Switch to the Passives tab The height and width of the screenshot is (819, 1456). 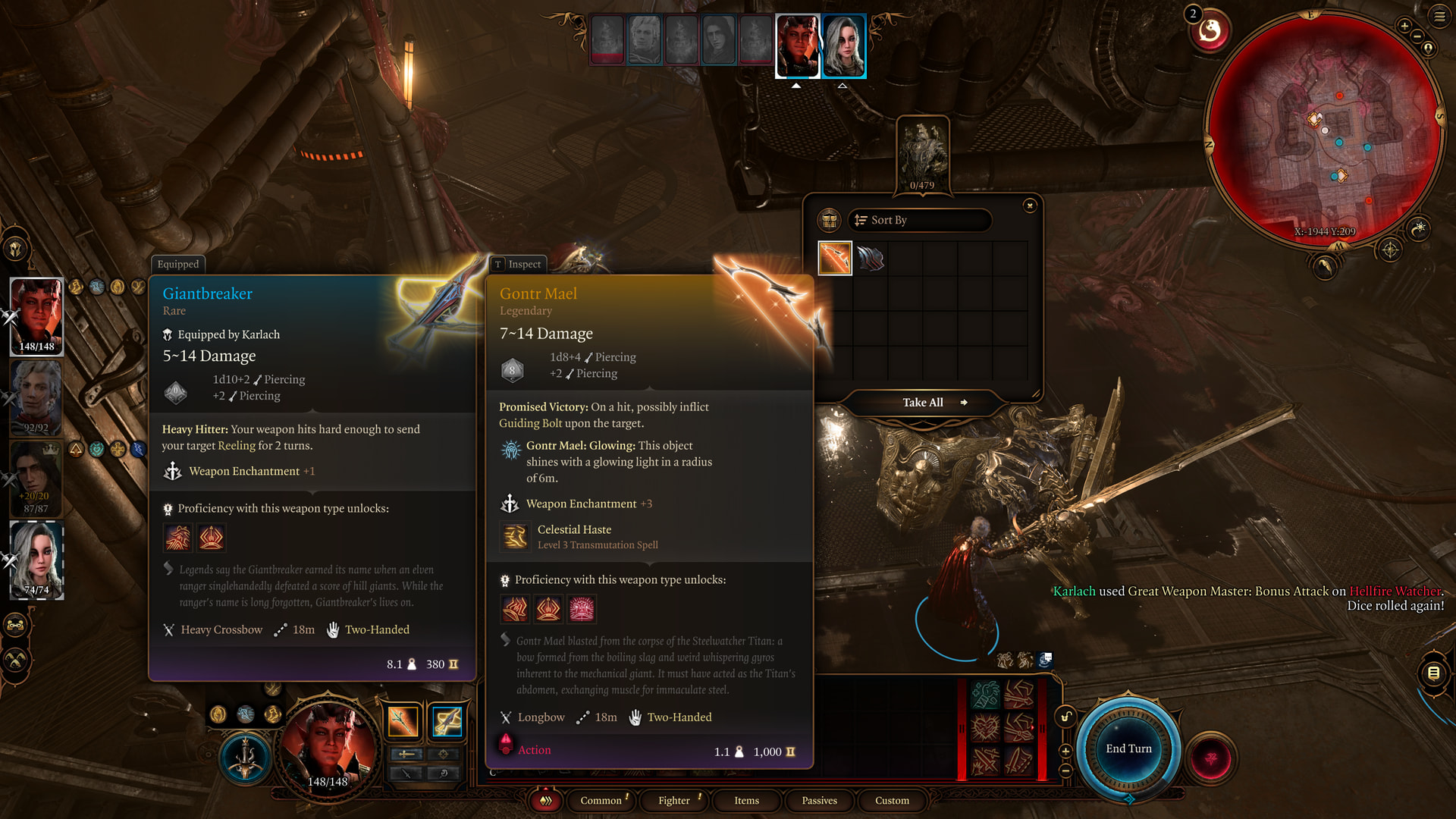point(819,801)
